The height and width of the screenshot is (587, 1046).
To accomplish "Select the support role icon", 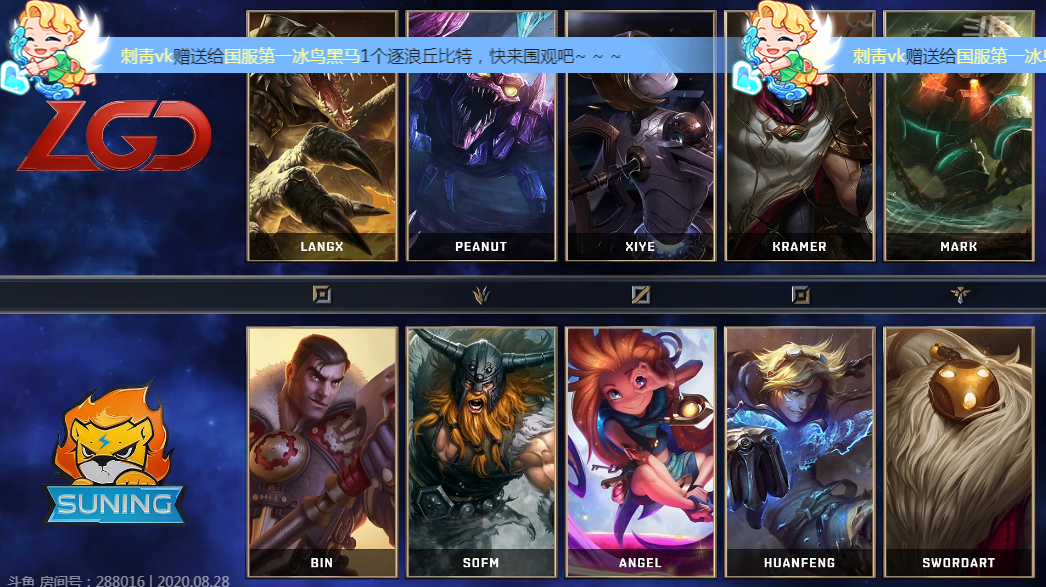I will 958,294.
